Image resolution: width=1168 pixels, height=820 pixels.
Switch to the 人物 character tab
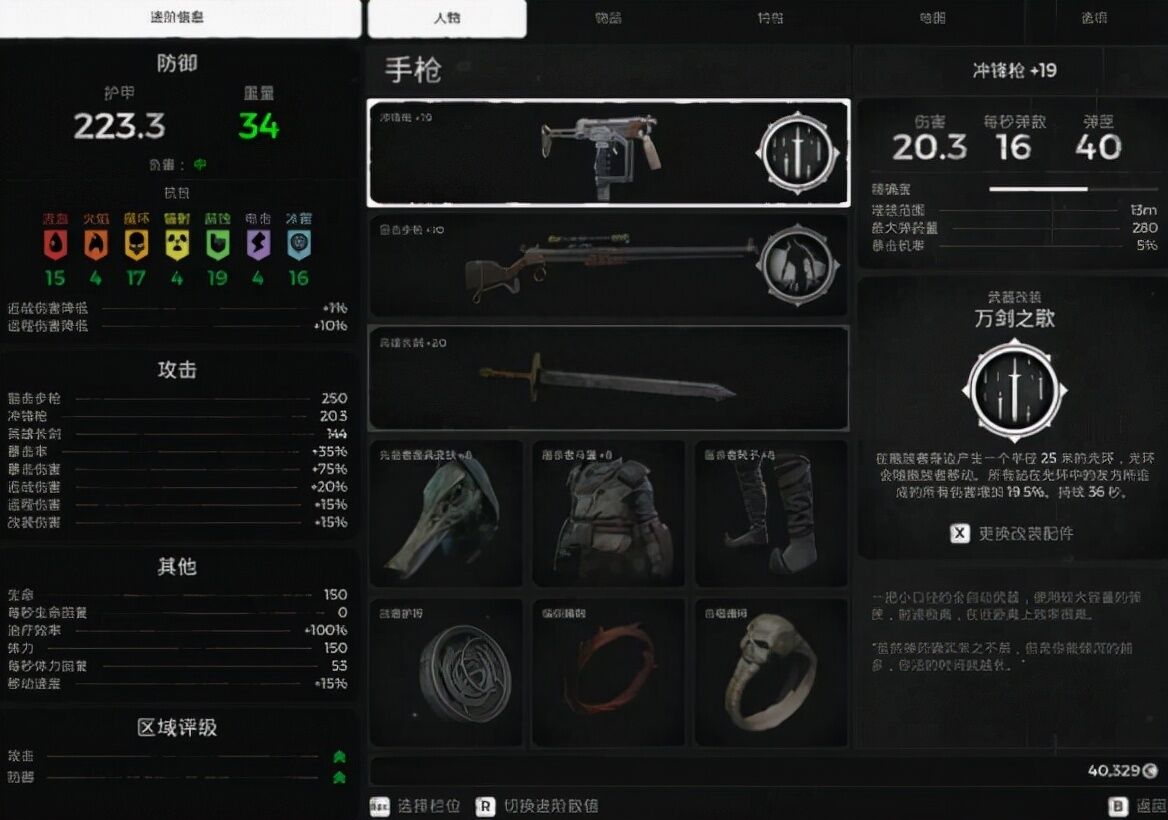[447, 18]
